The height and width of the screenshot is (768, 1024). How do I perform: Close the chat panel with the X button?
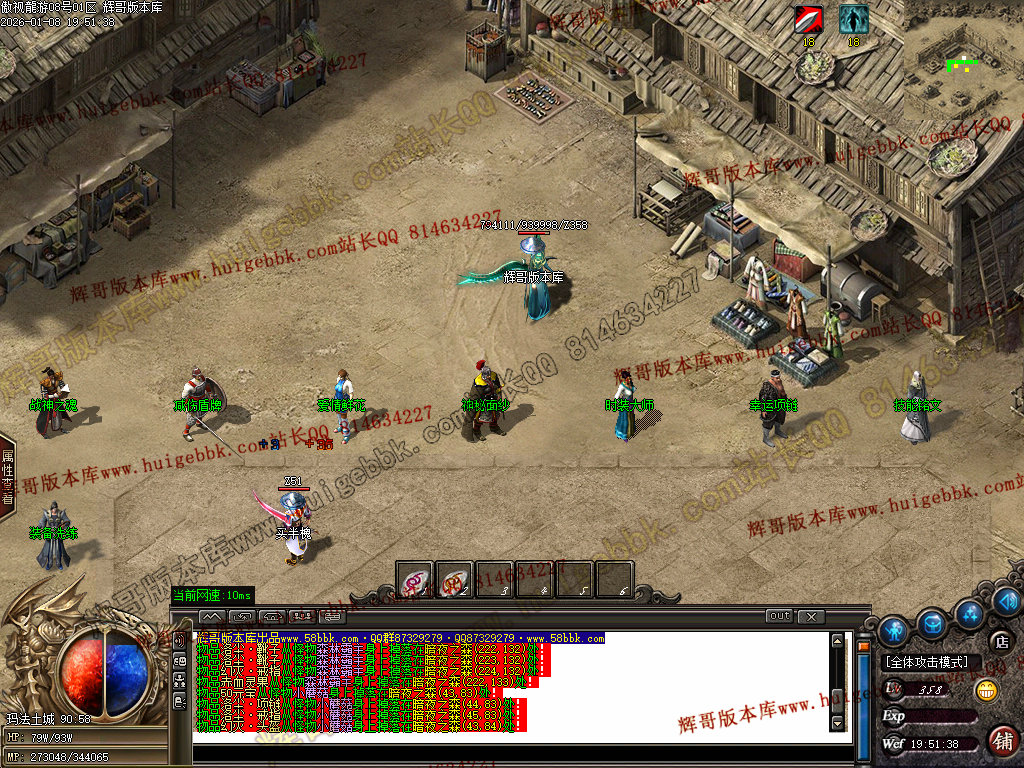(x=811, y=616)
